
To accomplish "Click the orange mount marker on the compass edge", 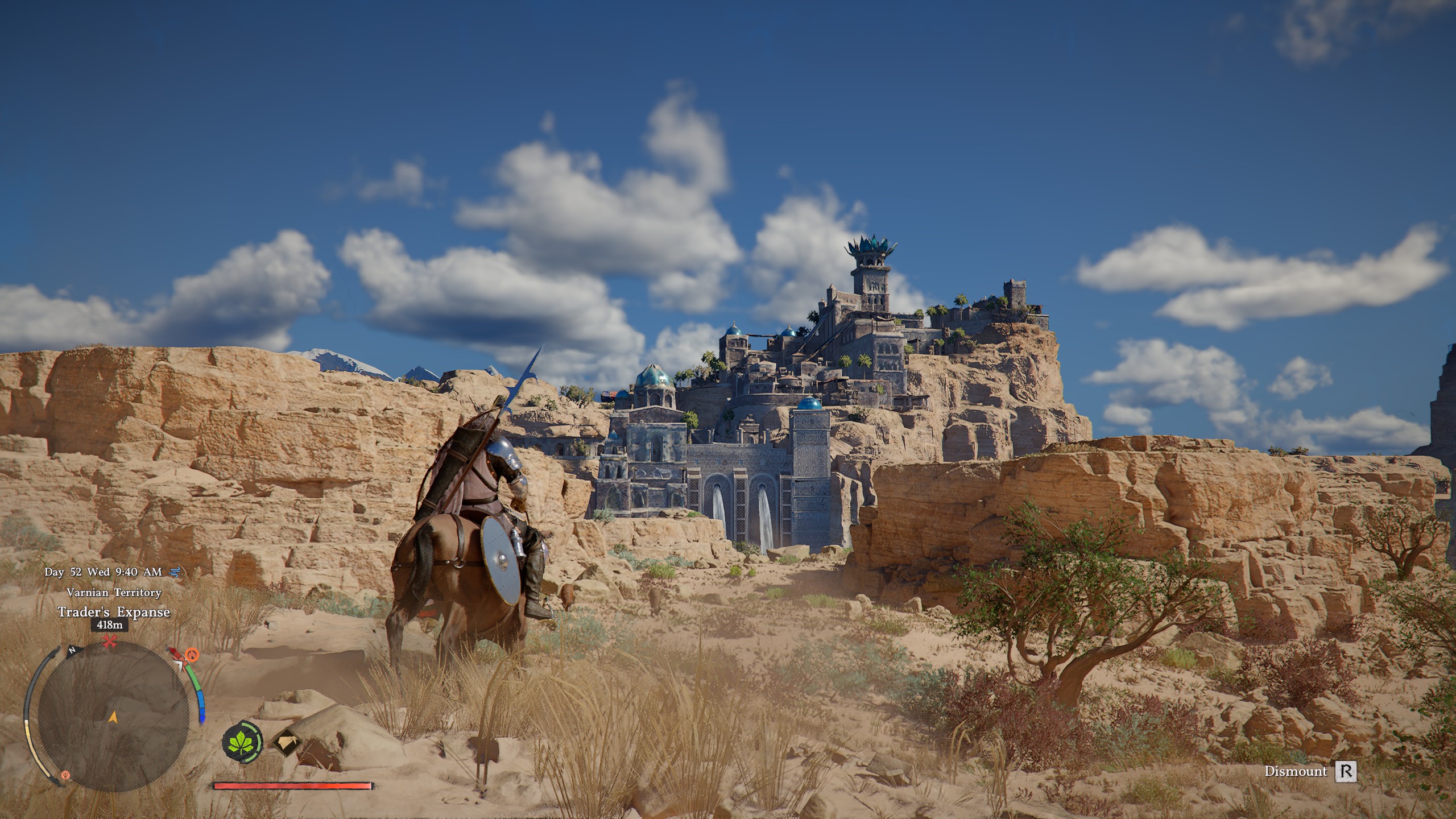I will 192,655.
